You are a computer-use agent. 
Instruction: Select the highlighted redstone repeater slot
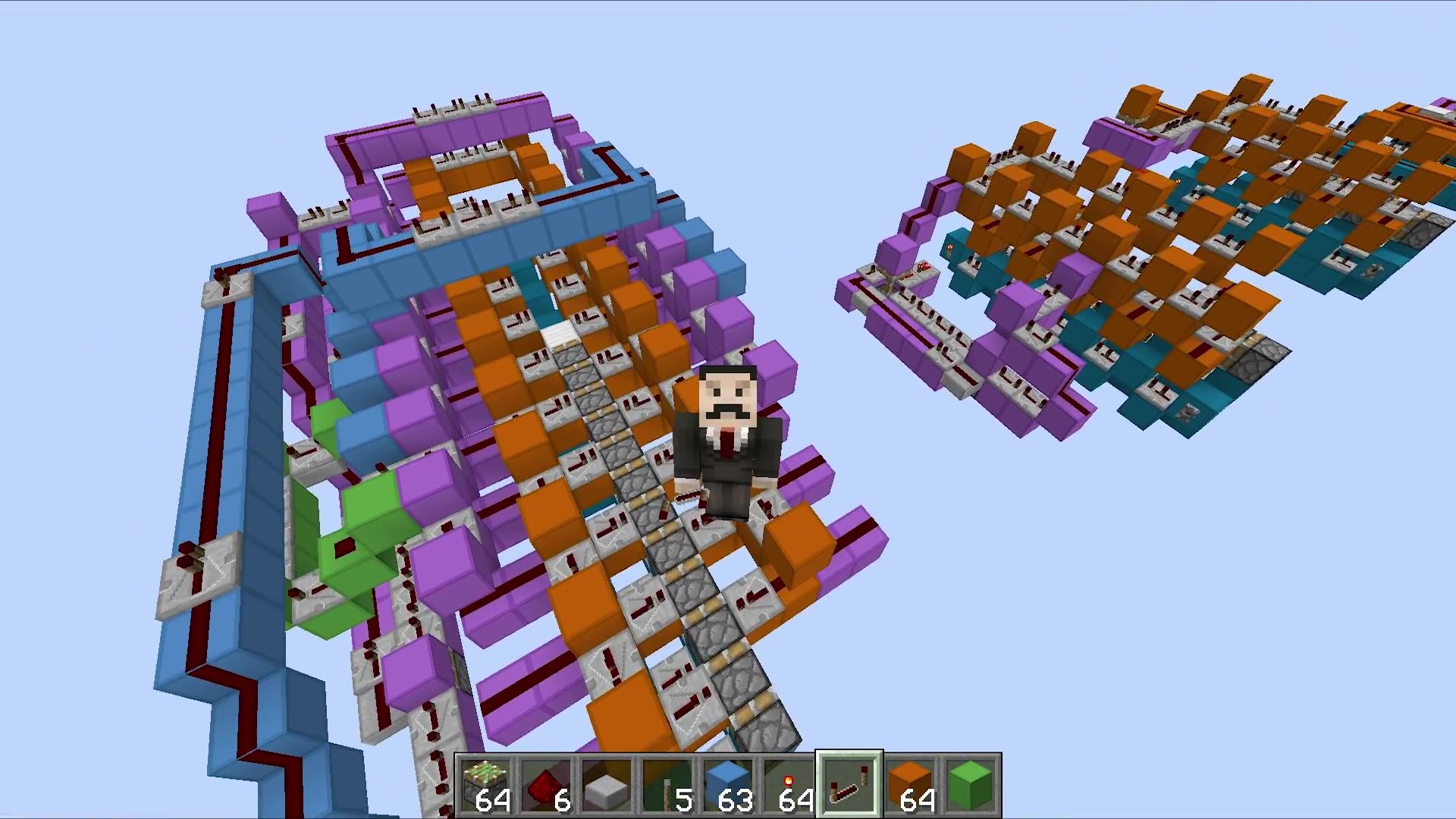[848, 781]
